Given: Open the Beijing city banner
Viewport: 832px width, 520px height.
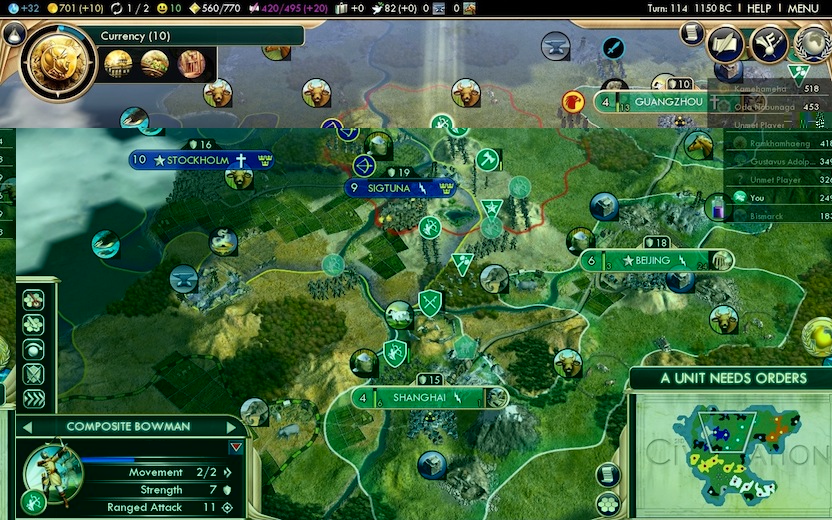Looking at the screenshot, I should tap(655, 260).
